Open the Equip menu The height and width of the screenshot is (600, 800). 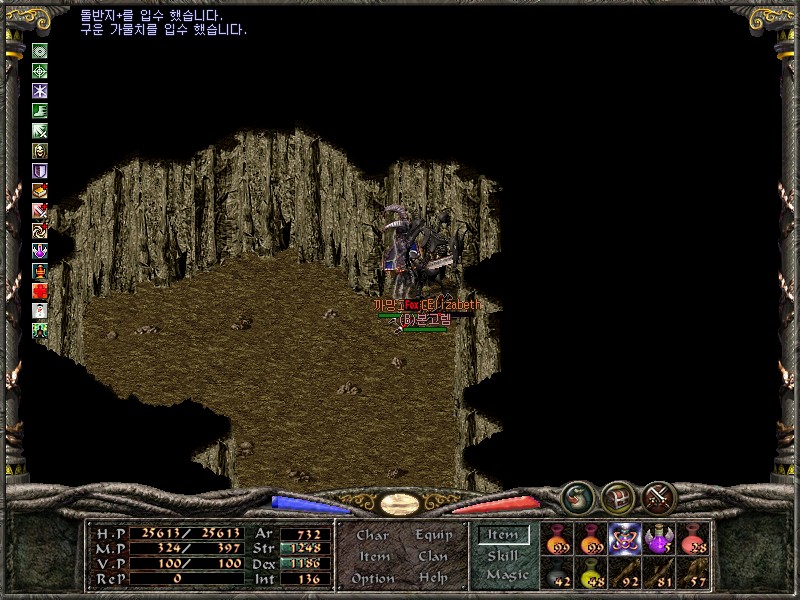tap(433, 535)
